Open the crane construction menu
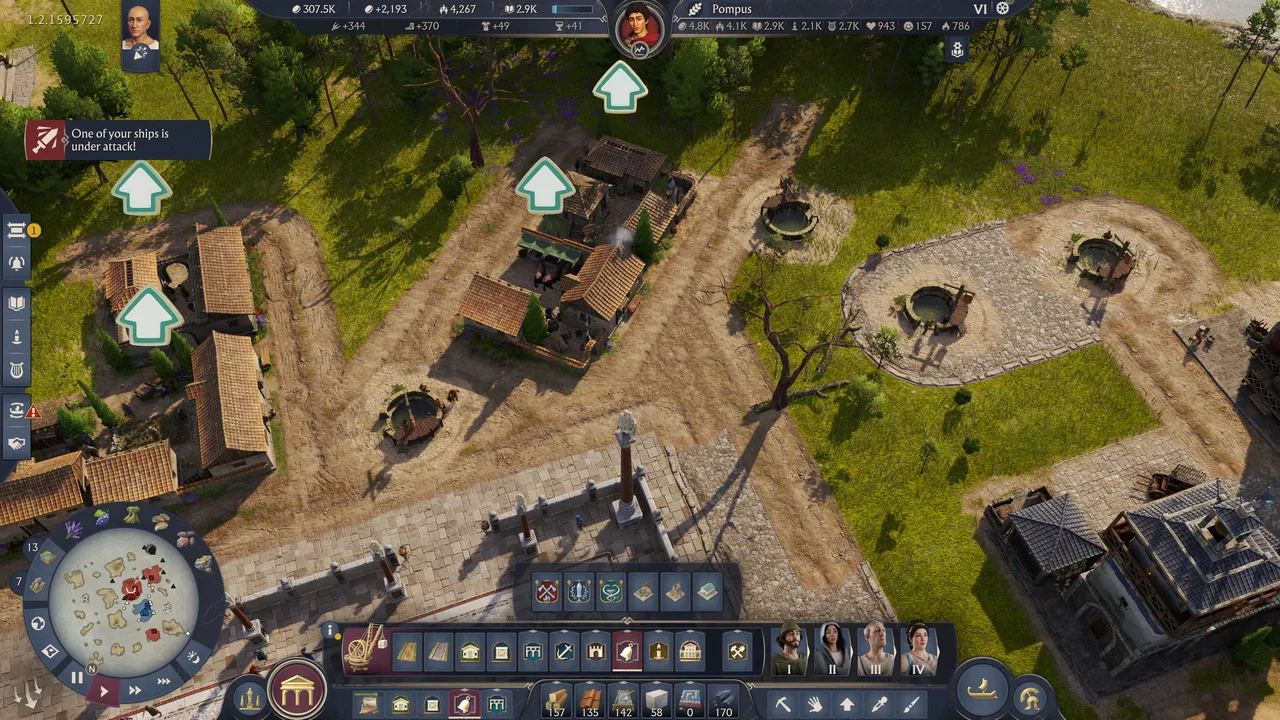 click(365, 650)
